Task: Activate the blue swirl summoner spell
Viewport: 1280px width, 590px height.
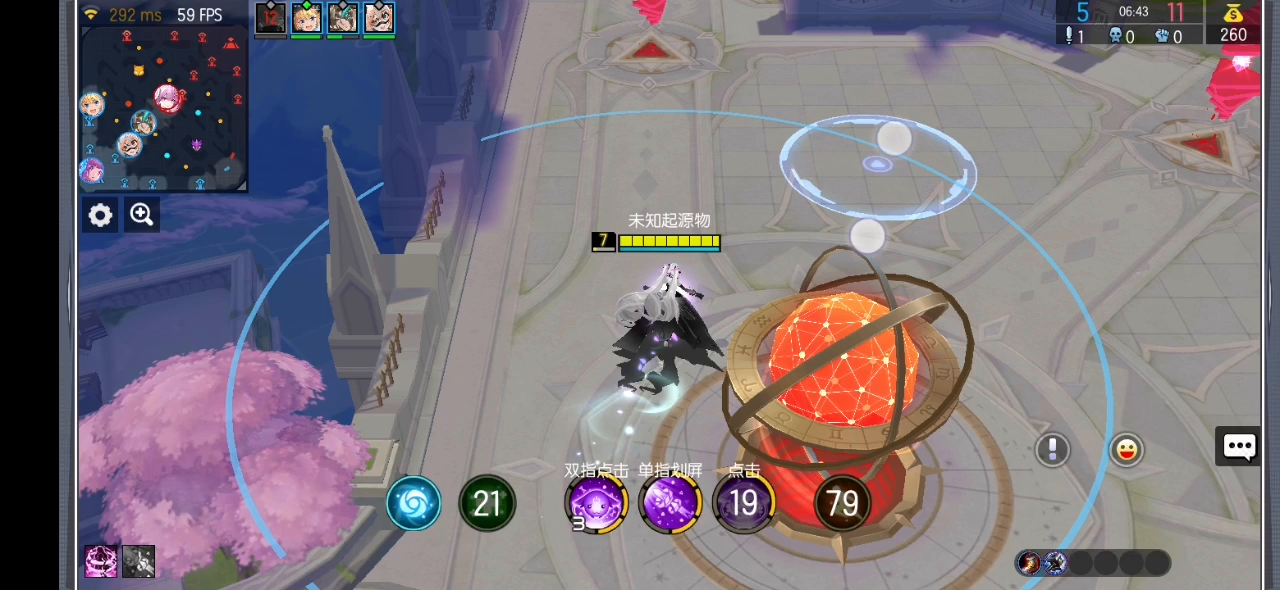Action: point(413,503)
